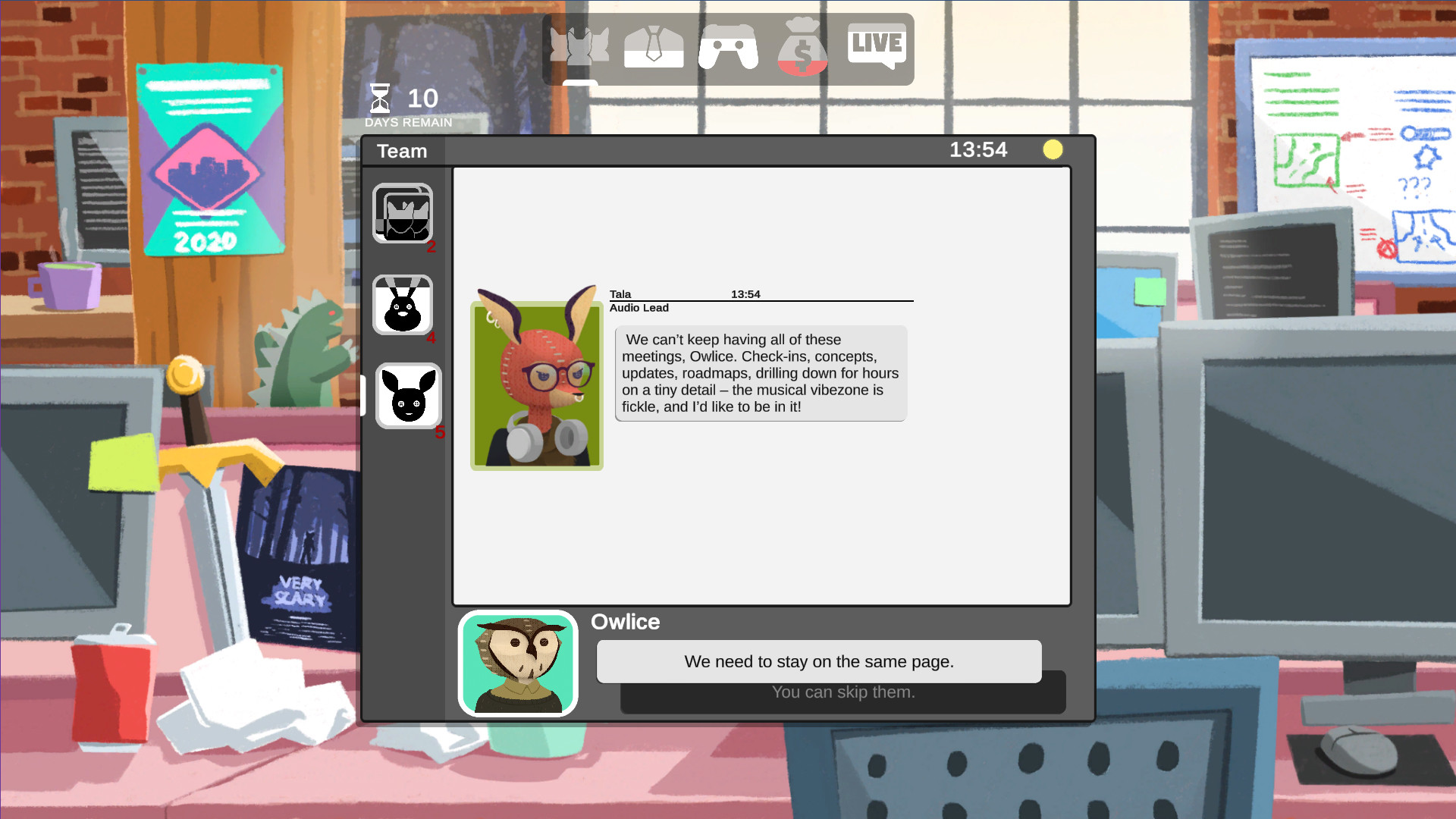Expand the sidebar conversation list
Screen dimensions: 1456x819
363,394
